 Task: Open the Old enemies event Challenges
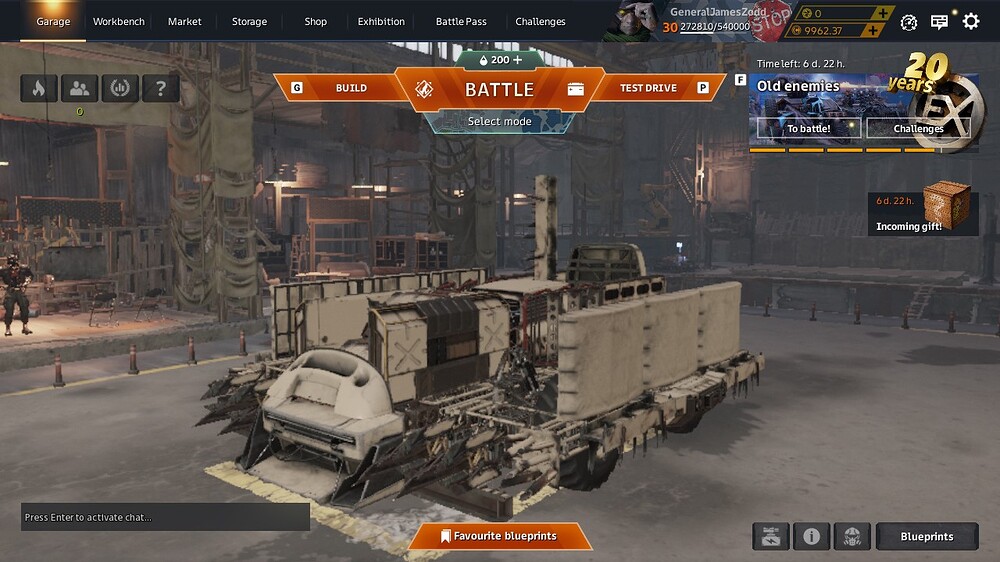pyautogui.click(x=918, y=128)
